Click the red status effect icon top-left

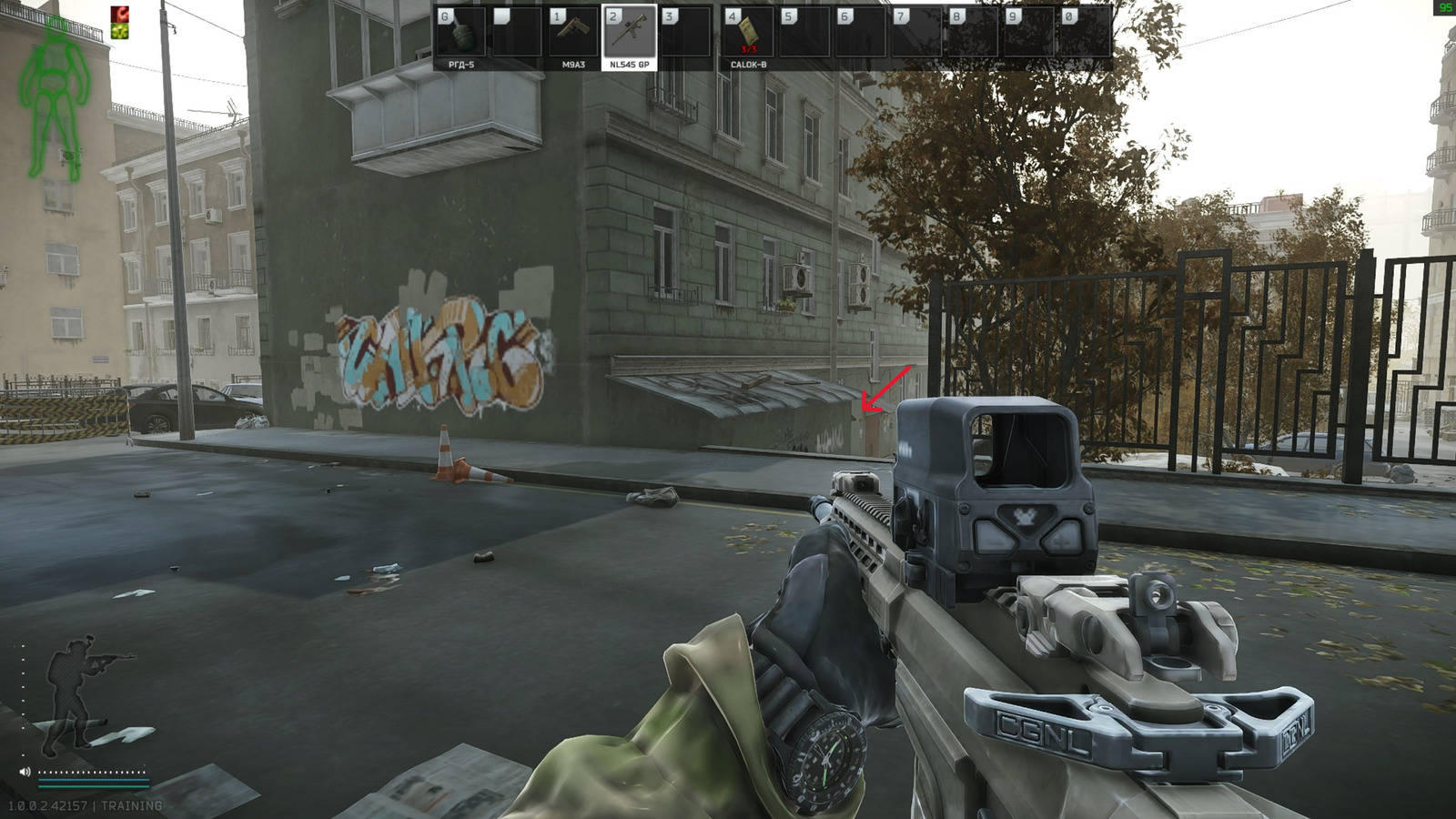click(x=119, y=14)
